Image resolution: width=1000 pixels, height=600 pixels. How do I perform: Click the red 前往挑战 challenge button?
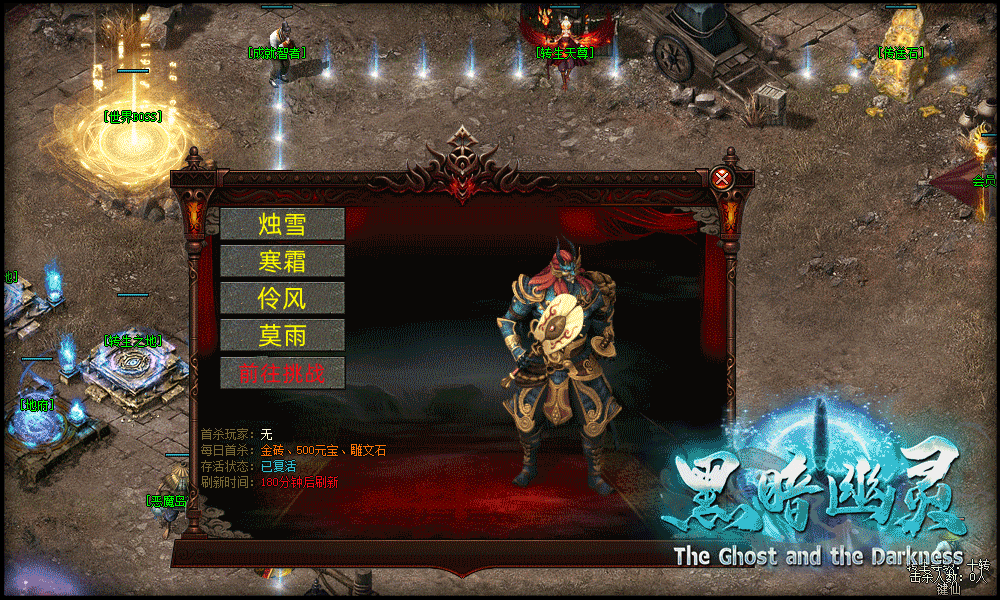click(x=282, y=373)
